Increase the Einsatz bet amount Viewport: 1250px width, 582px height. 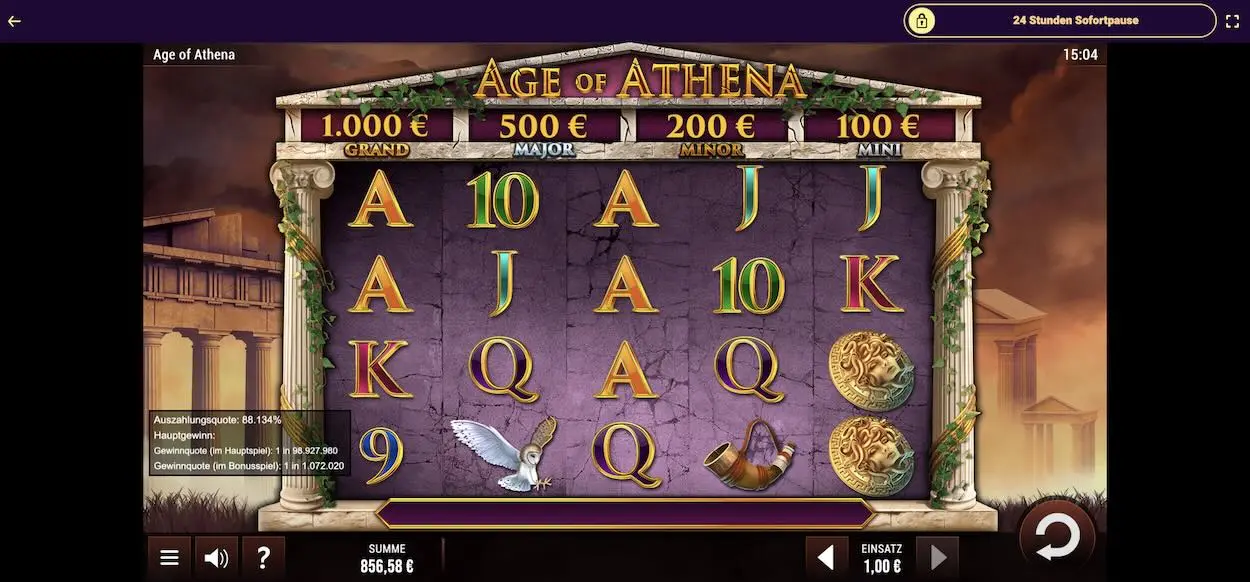(937, 558)
